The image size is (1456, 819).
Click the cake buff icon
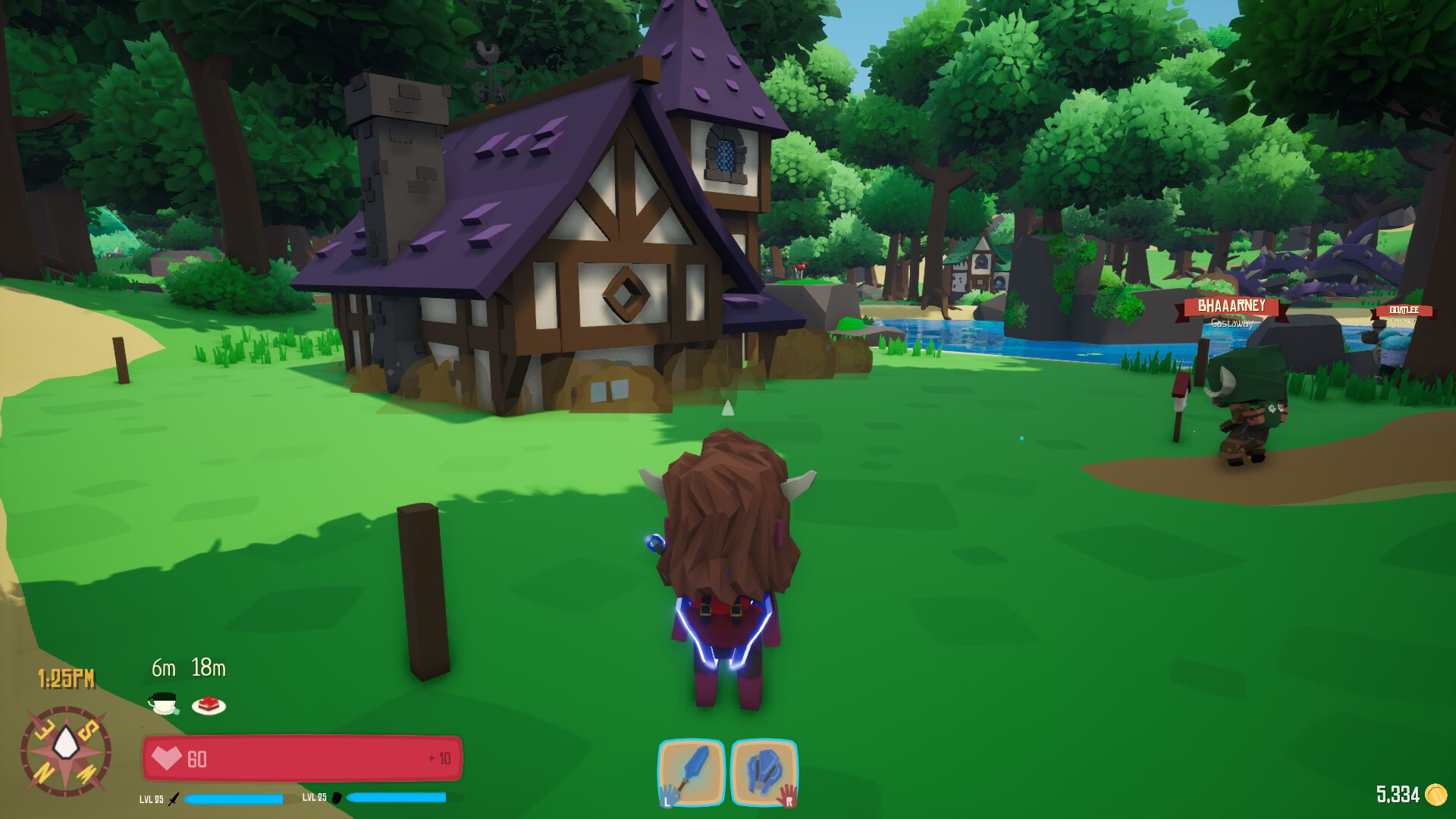(x=209, y=704)
